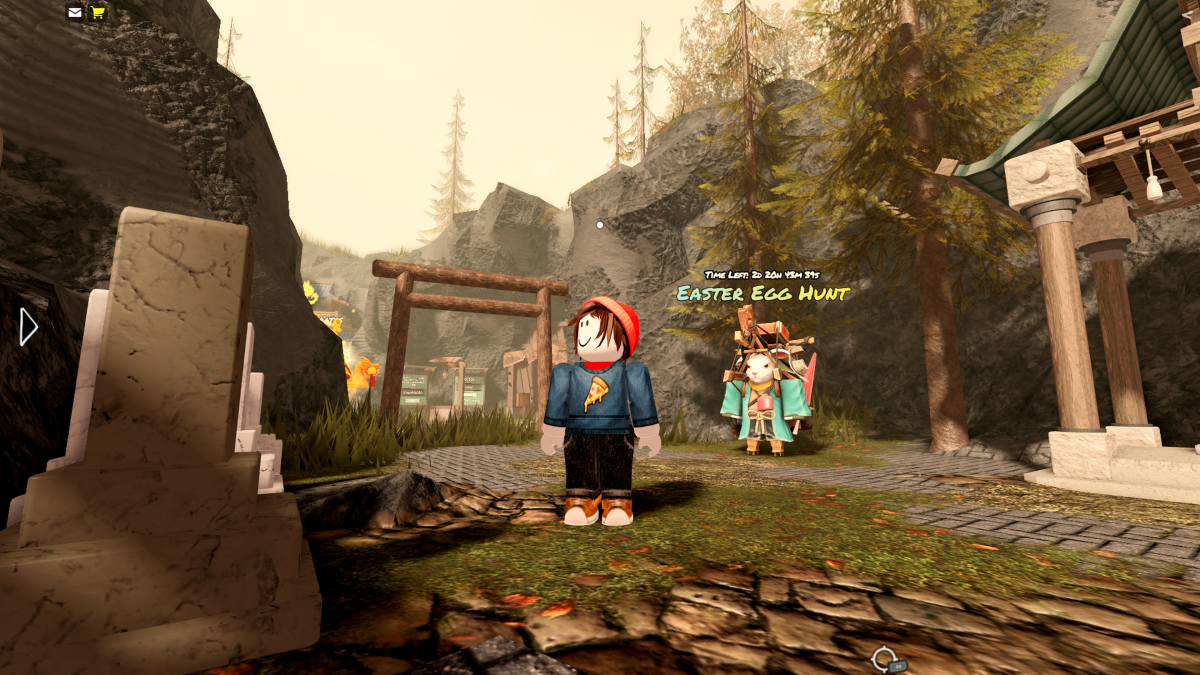Open the mail envelope icon
This screenshot has width=1200, height=675.
tap(75, 12)
